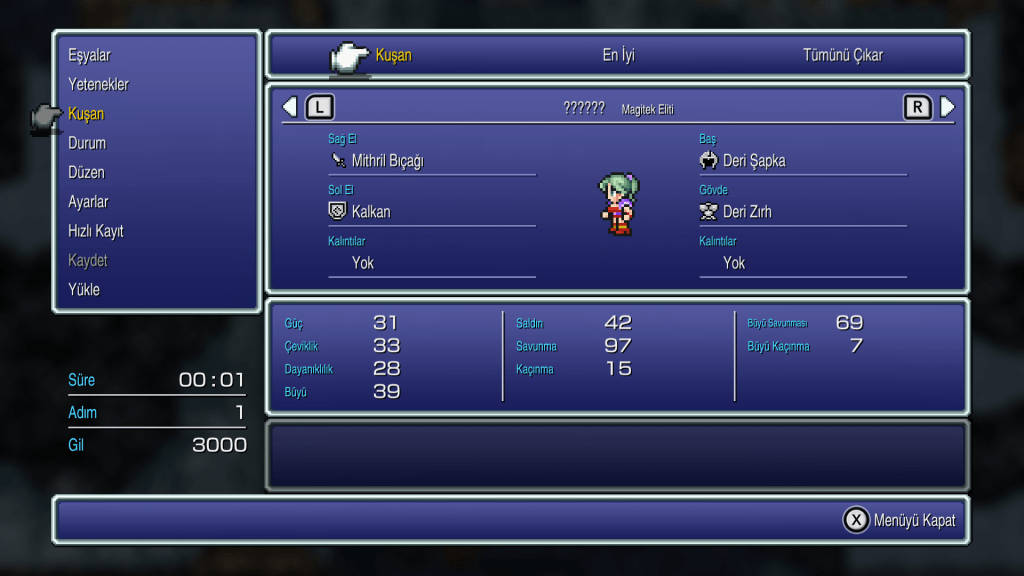This screenshot has width=1024, height=576.
Task: Show the next character with the right arrow
Action: point(947,107)
